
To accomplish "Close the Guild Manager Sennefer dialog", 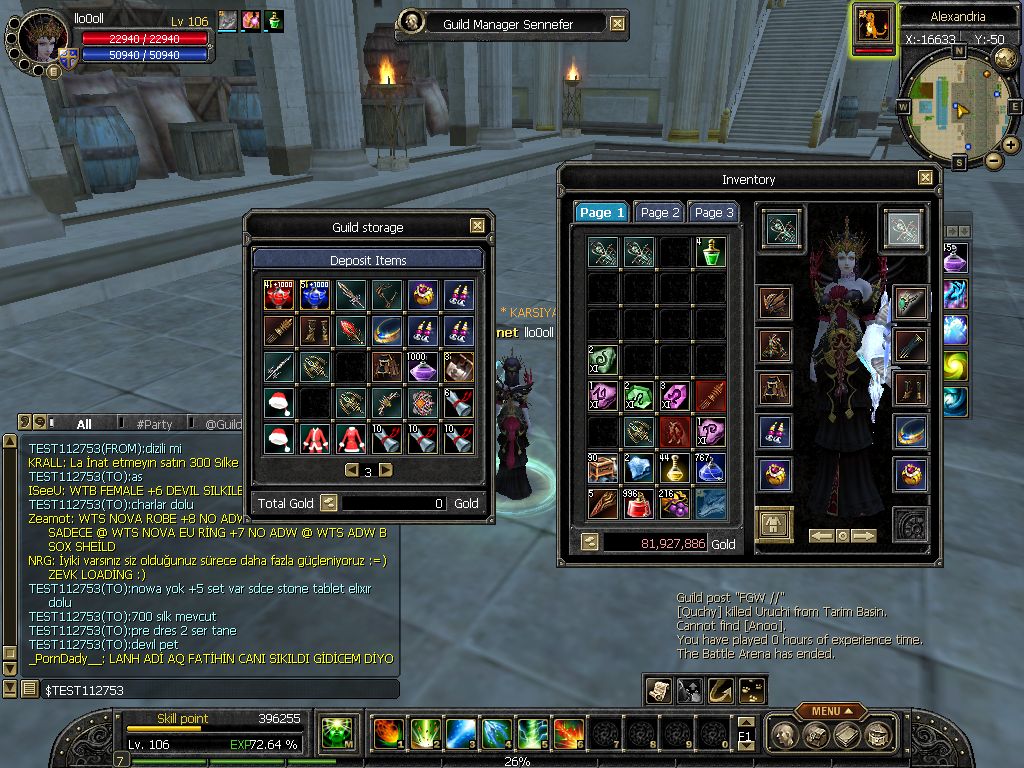I will click(x=618, y=24).
